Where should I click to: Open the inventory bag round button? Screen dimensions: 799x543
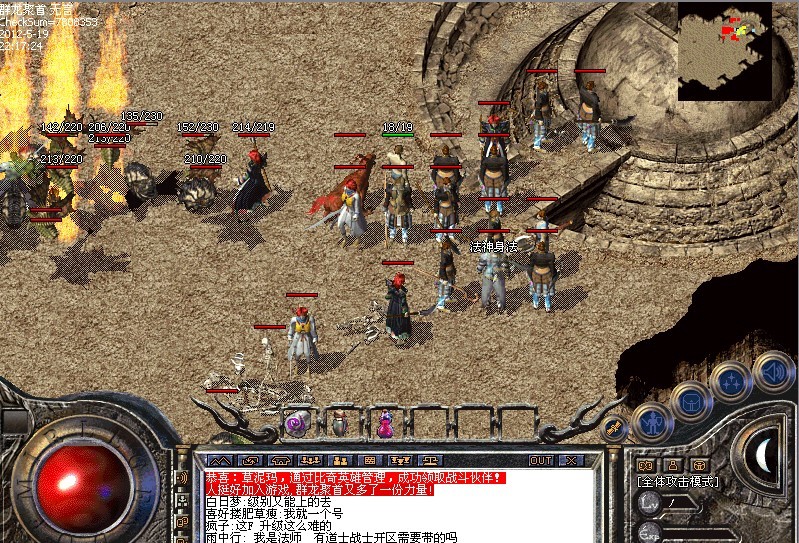click(691, 400)
